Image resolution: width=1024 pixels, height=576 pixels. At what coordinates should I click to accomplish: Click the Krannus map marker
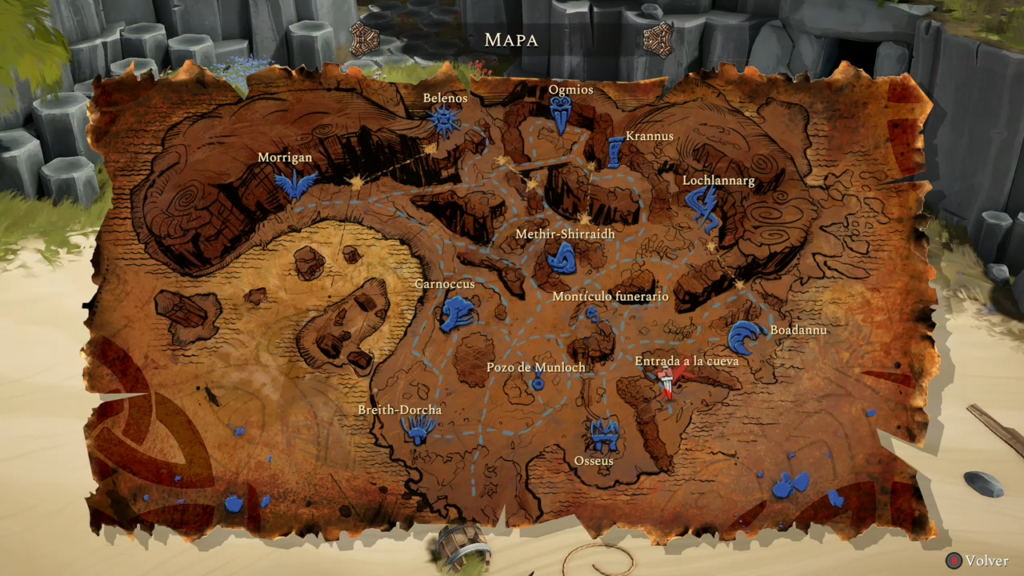tap(615, 153)
